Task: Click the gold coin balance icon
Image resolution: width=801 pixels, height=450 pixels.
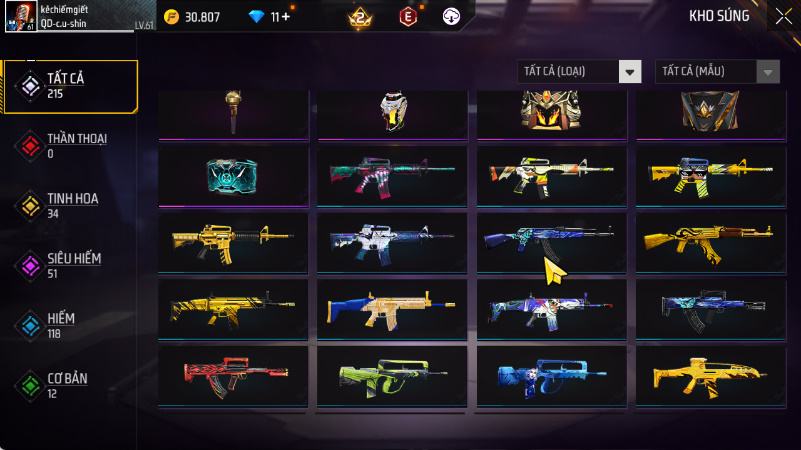Action: pos(171,17)
